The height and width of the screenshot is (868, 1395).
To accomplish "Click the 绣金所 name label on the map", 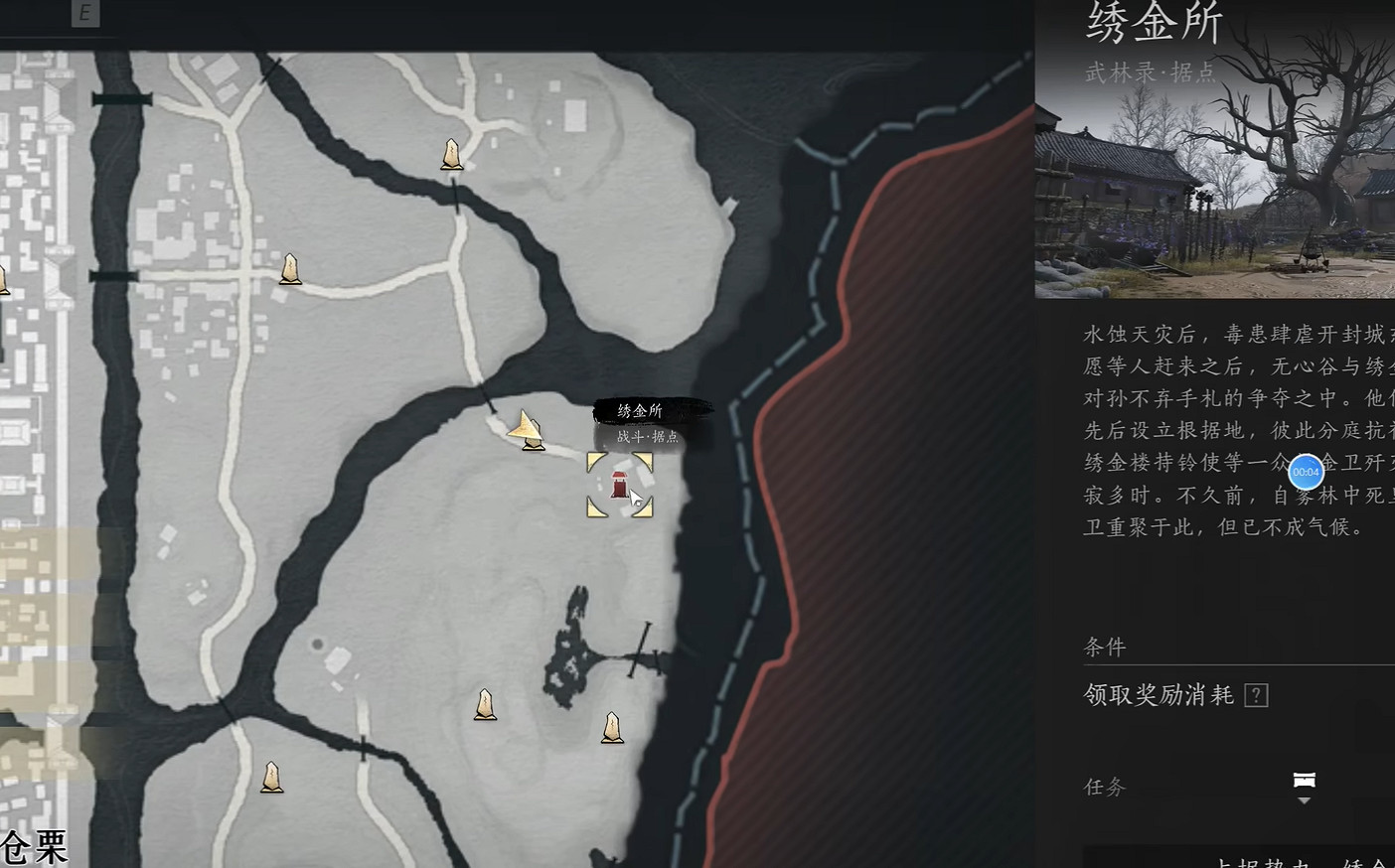I will coord(640,408).
